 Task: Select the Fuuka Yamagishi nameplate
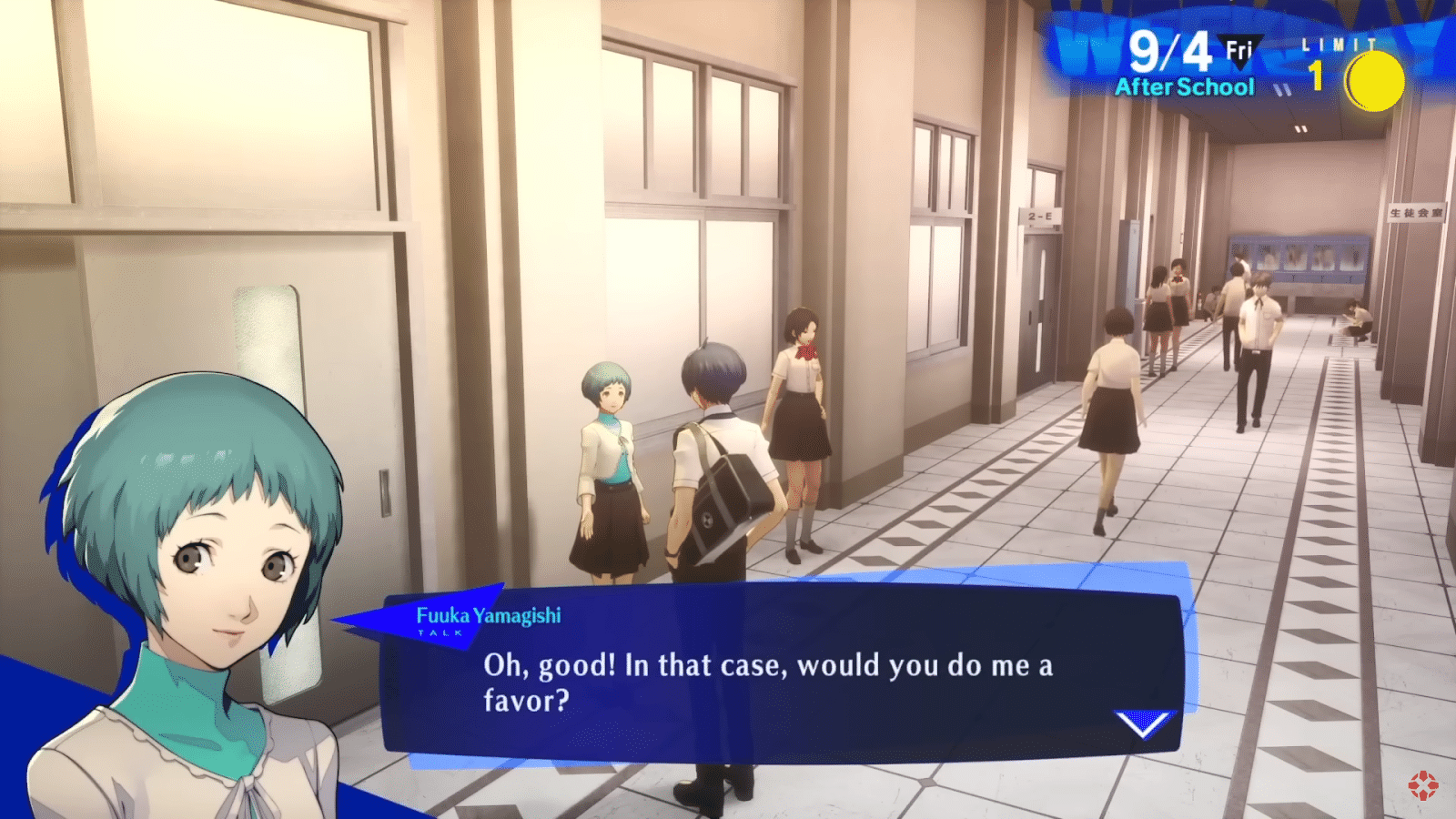[x=489, y=614]
